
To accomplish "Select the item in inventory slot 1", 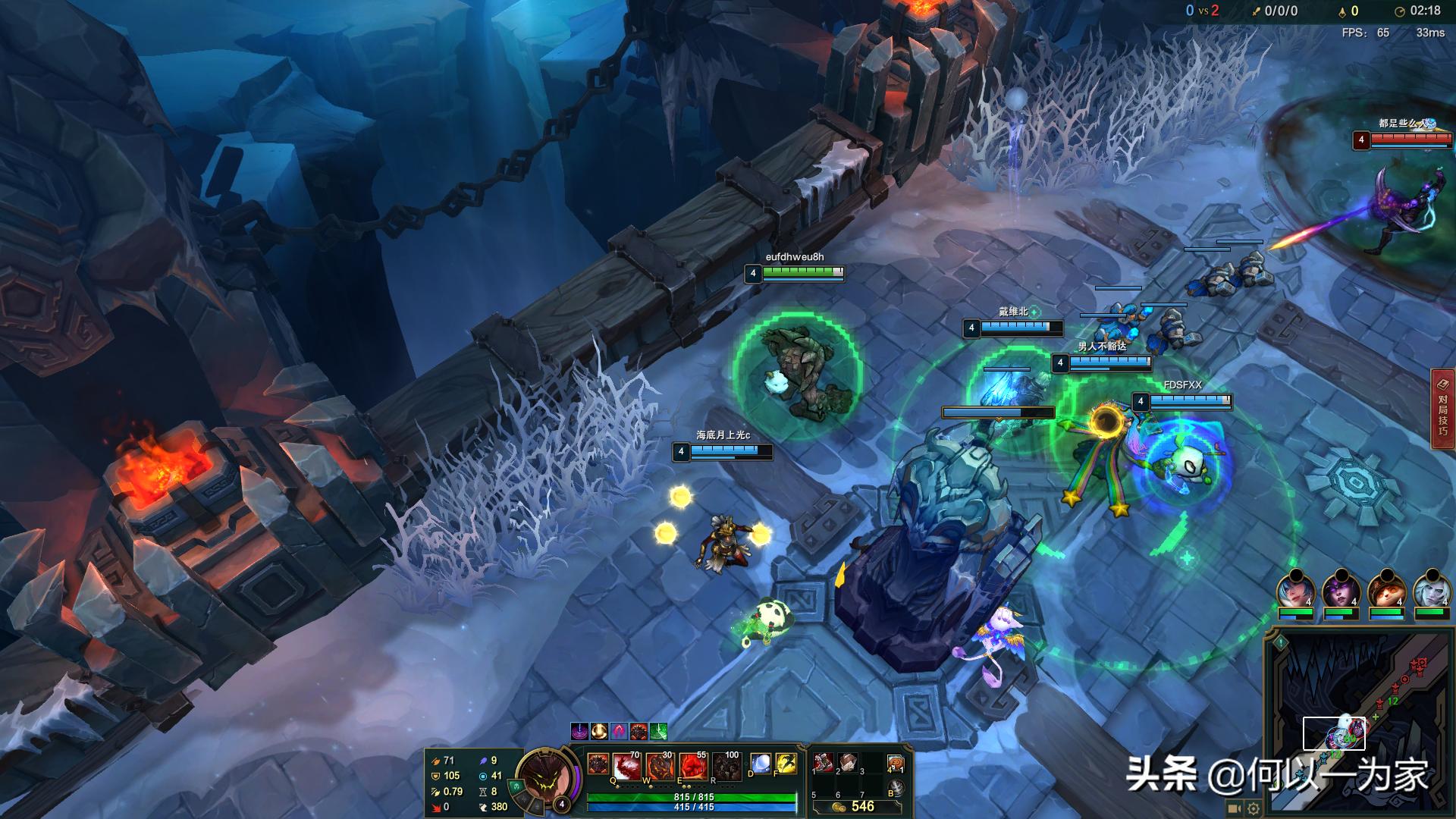I will (x=824, y=762).
